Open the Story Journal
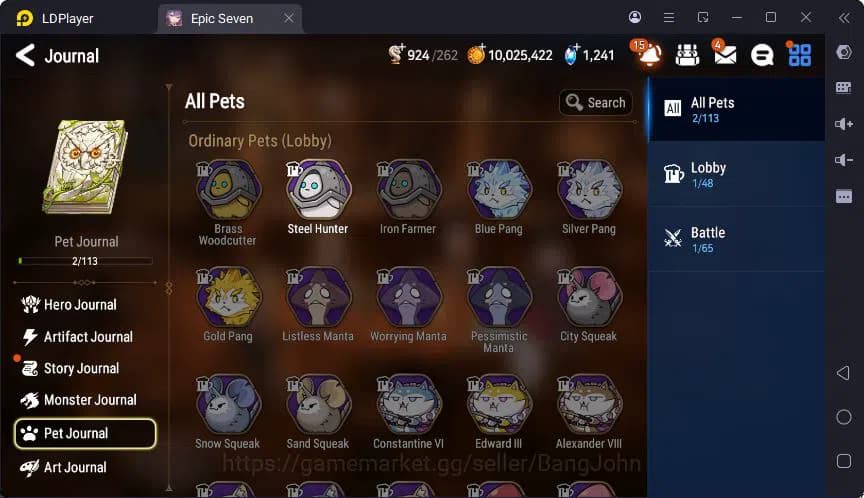 click(81, 369)
